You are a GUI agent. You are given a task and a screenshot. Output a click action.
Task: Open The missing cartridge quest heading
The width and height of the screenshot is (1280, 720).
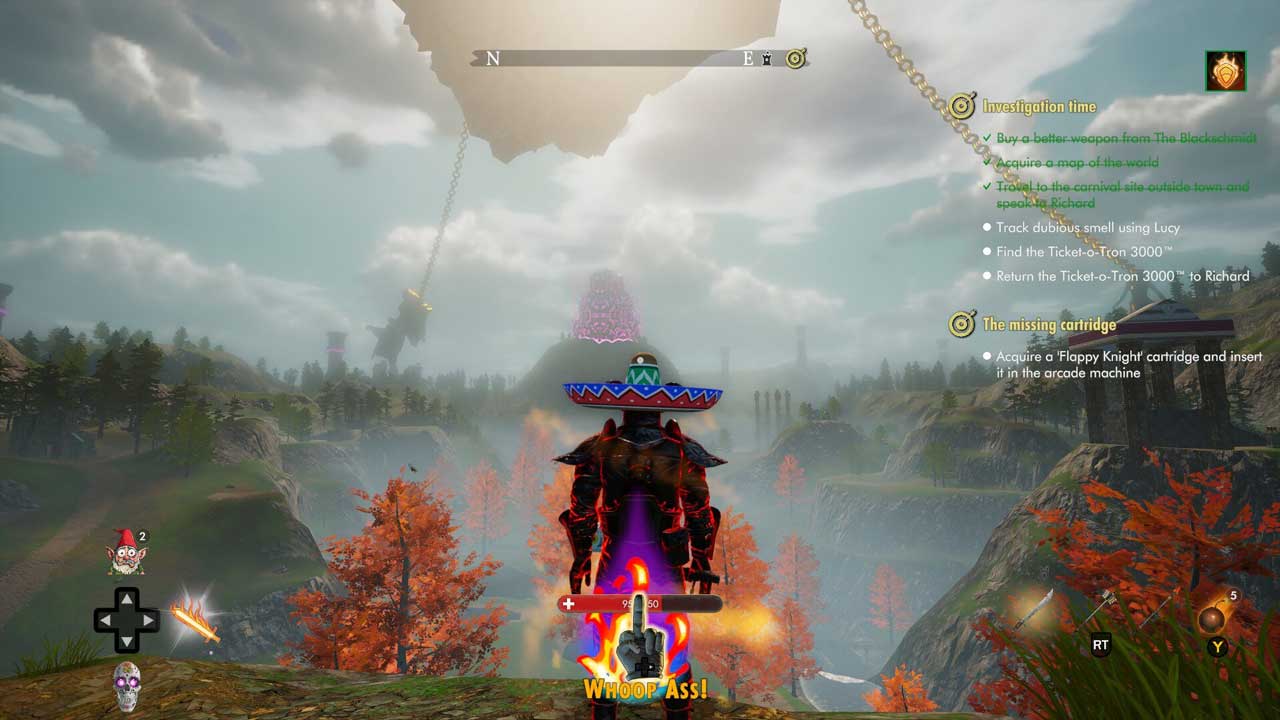tap(1049, 324)
